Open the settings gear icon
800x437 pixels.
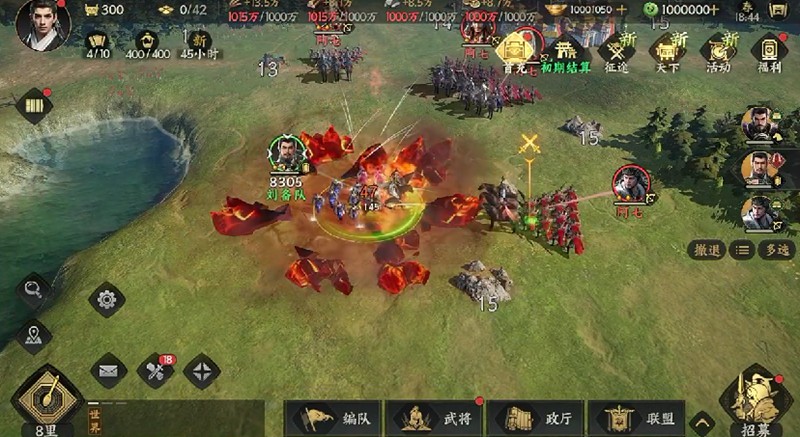pyautogui.click(x=106, y=298)
